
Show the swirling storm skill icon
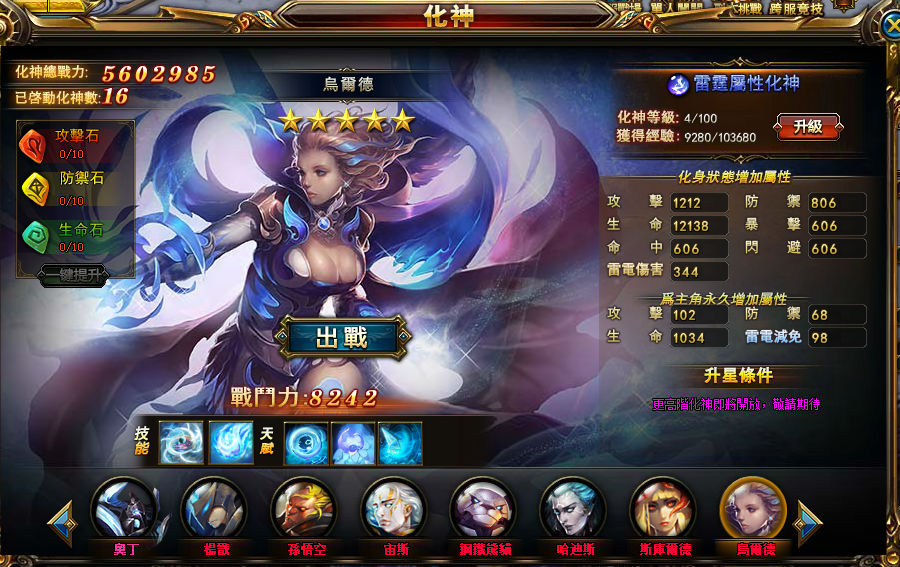point(181,443)
